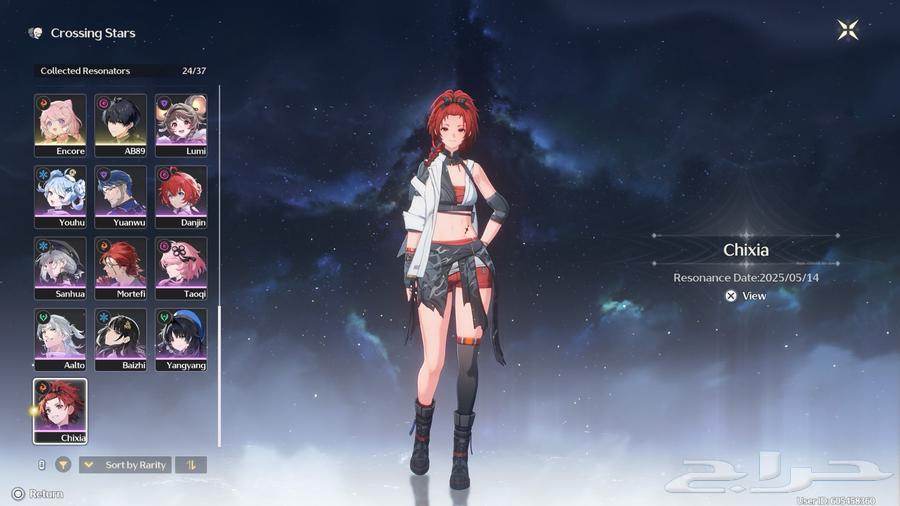Choose Danjin from the roster
Screen dimensions: 900x506
[x=181, y=196]
